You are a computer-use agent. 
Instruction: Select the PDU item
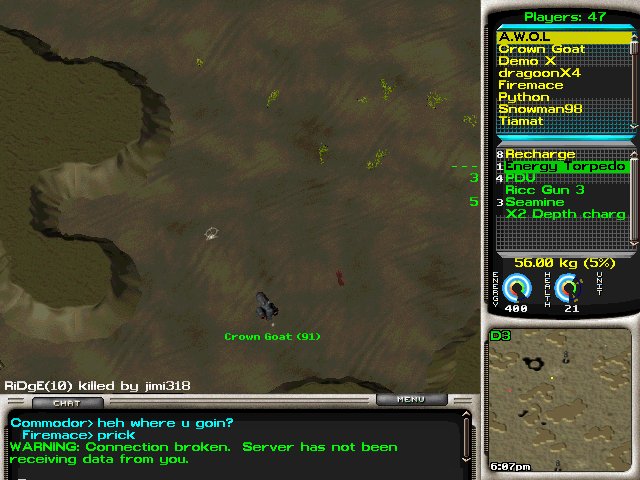(x=521, y=178)
